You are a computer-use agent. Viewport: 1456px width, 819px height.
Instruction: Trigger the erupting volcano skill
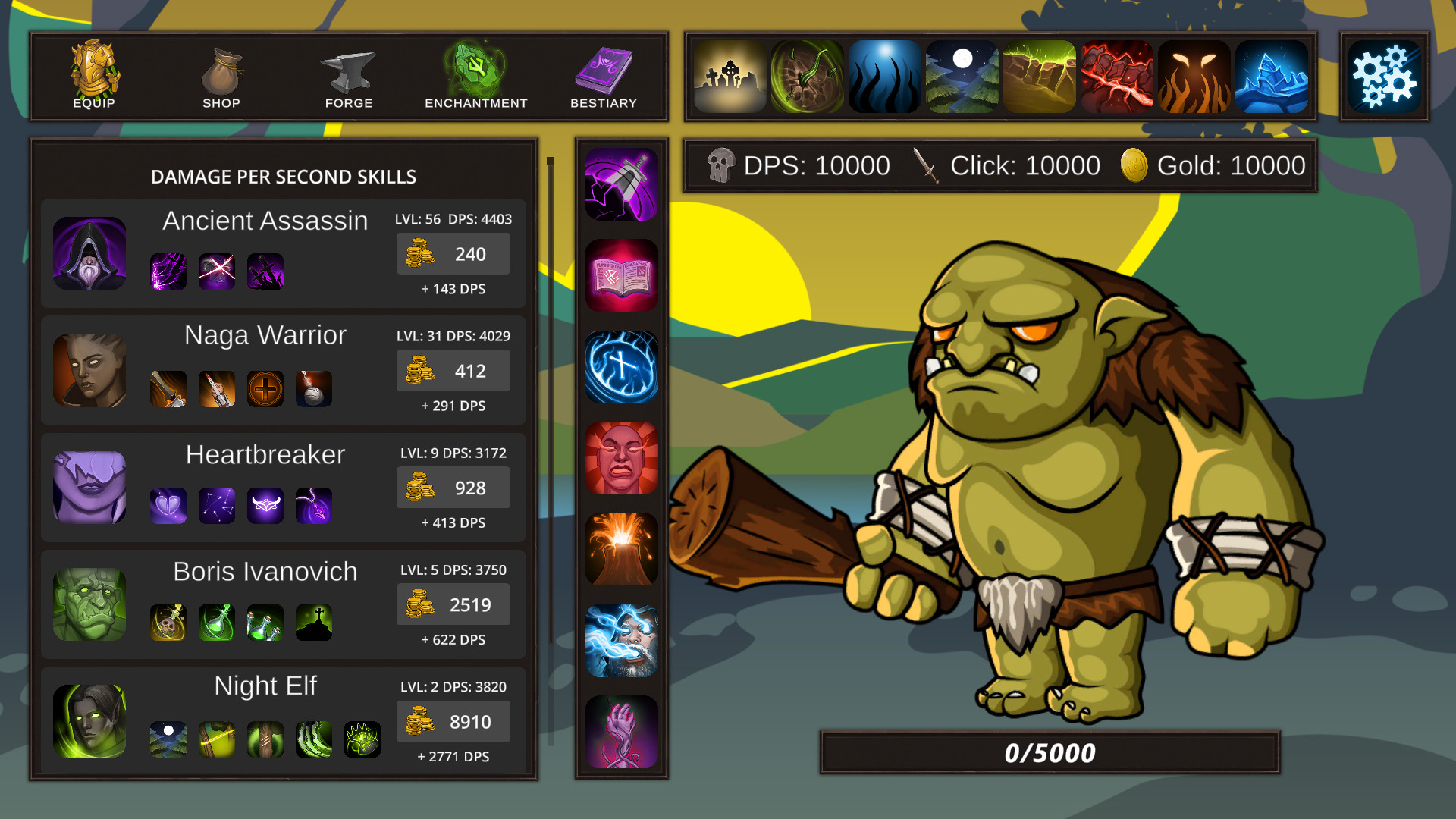click(x=621, y=550)
